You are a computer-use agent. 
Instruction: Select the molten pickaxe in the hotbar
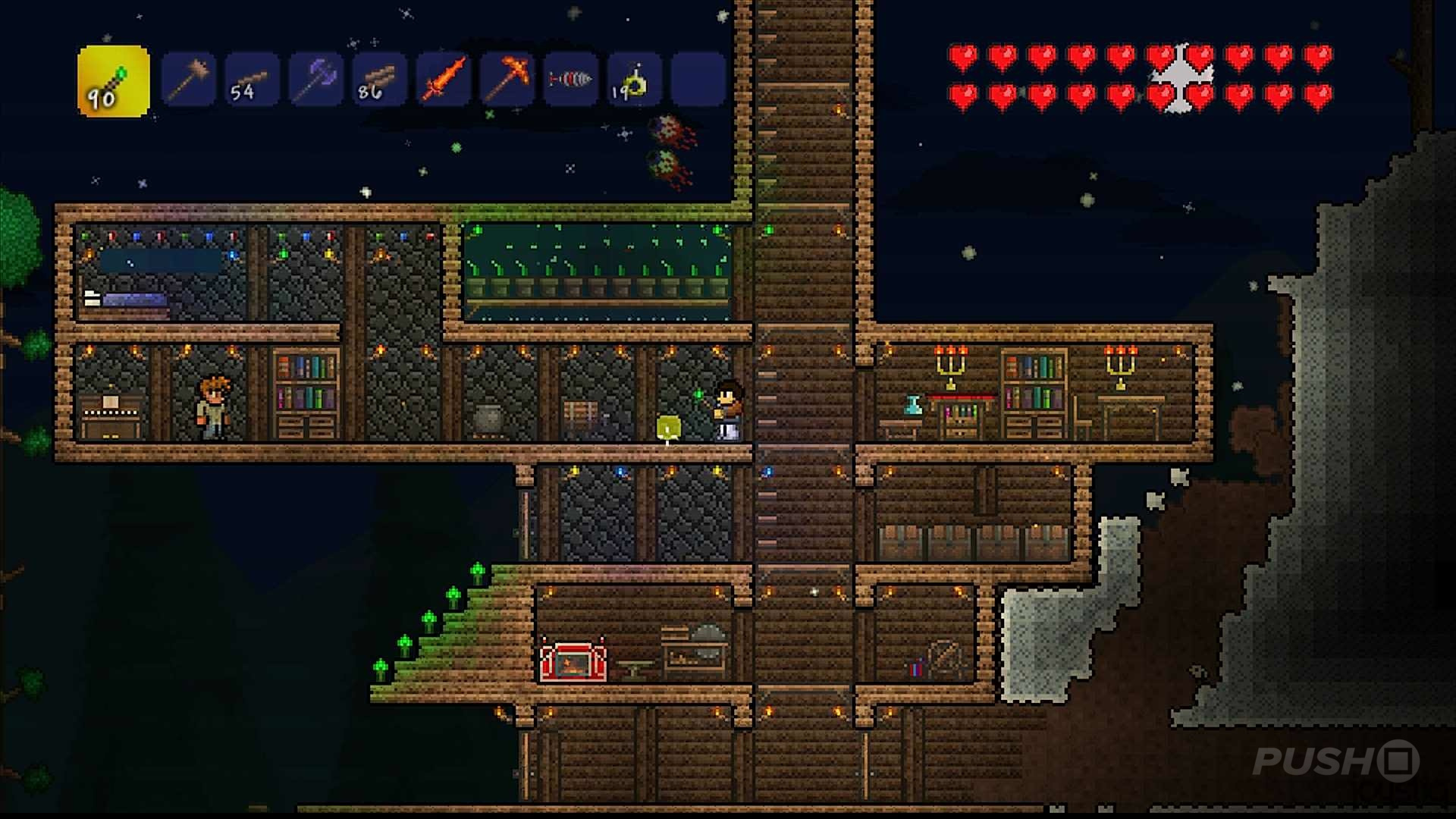tap(507, 78)
